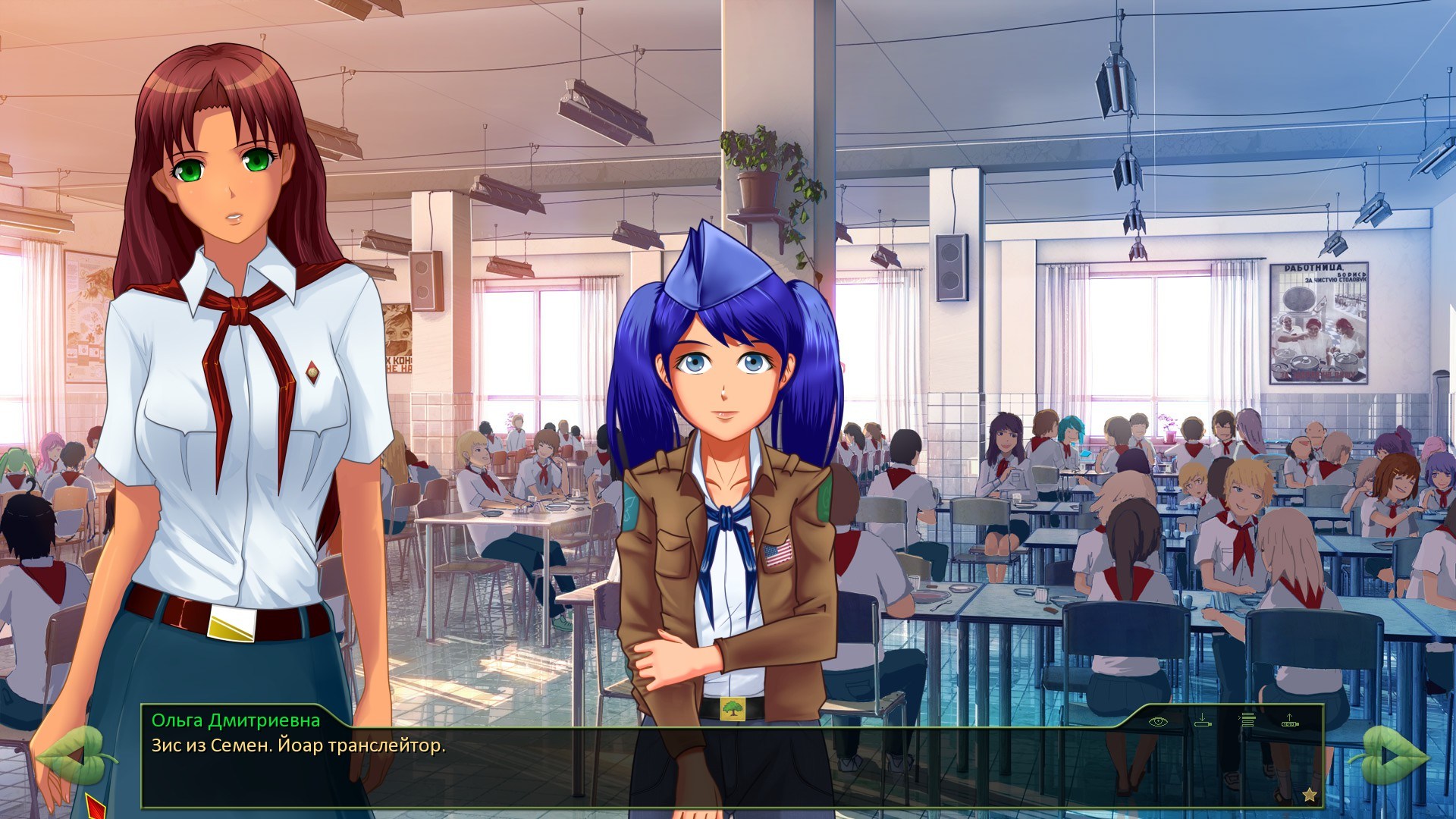Load a save via the up-arrow icon
The height and width of the screenshot is (819, 1456).
coord(1290,720)
